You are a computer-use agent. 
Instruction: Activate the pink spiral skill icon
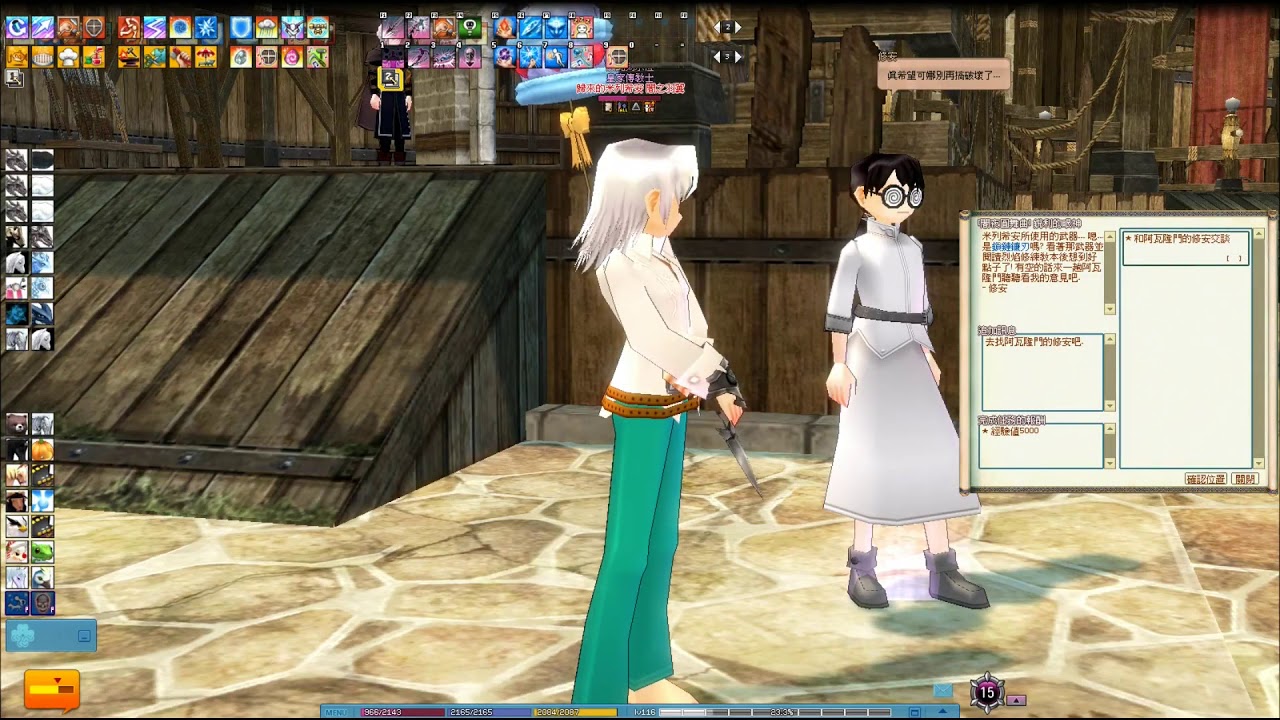292,57
